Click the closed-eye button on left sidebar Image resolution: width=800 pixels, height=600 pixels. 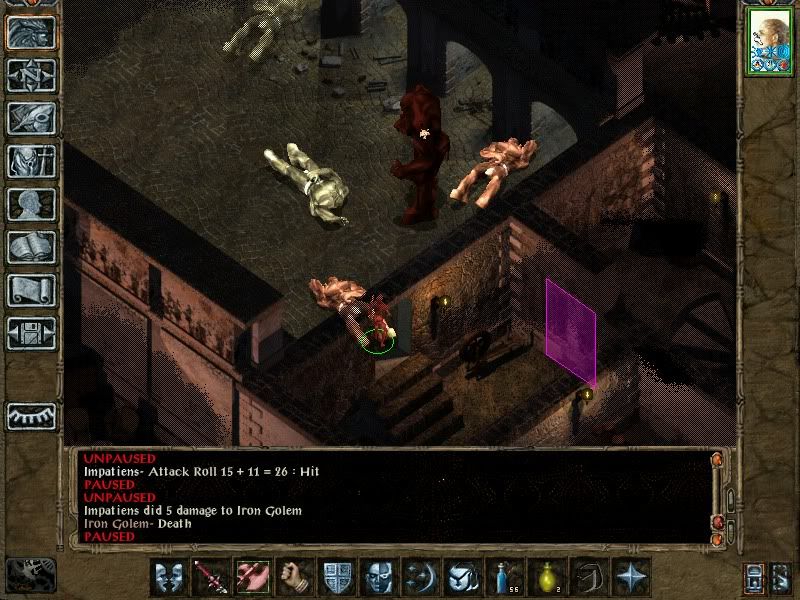tap(31, 415)
